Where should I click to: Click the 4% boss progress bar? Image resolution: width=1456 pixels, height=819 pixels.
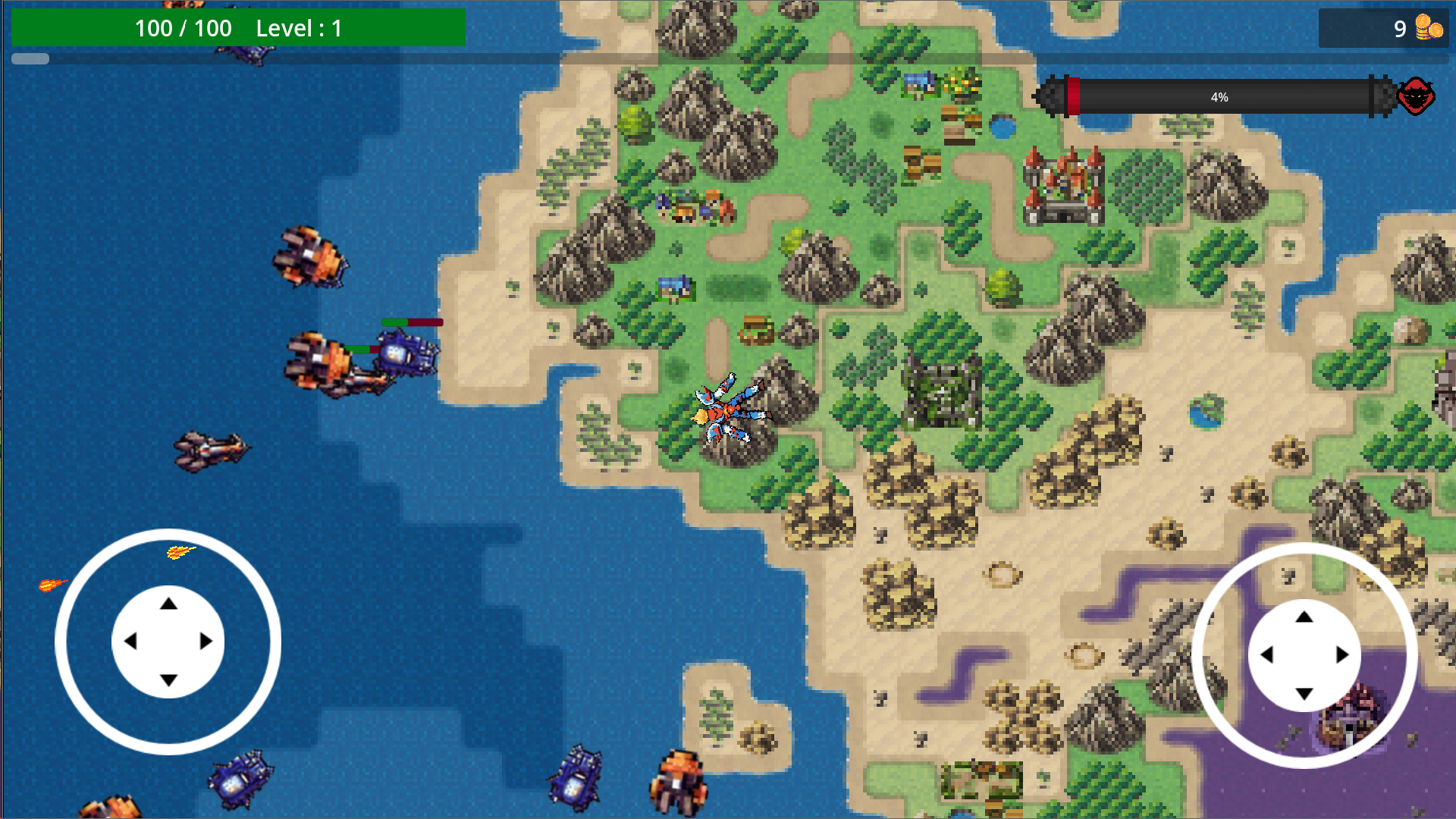(x=1218, y=96)
